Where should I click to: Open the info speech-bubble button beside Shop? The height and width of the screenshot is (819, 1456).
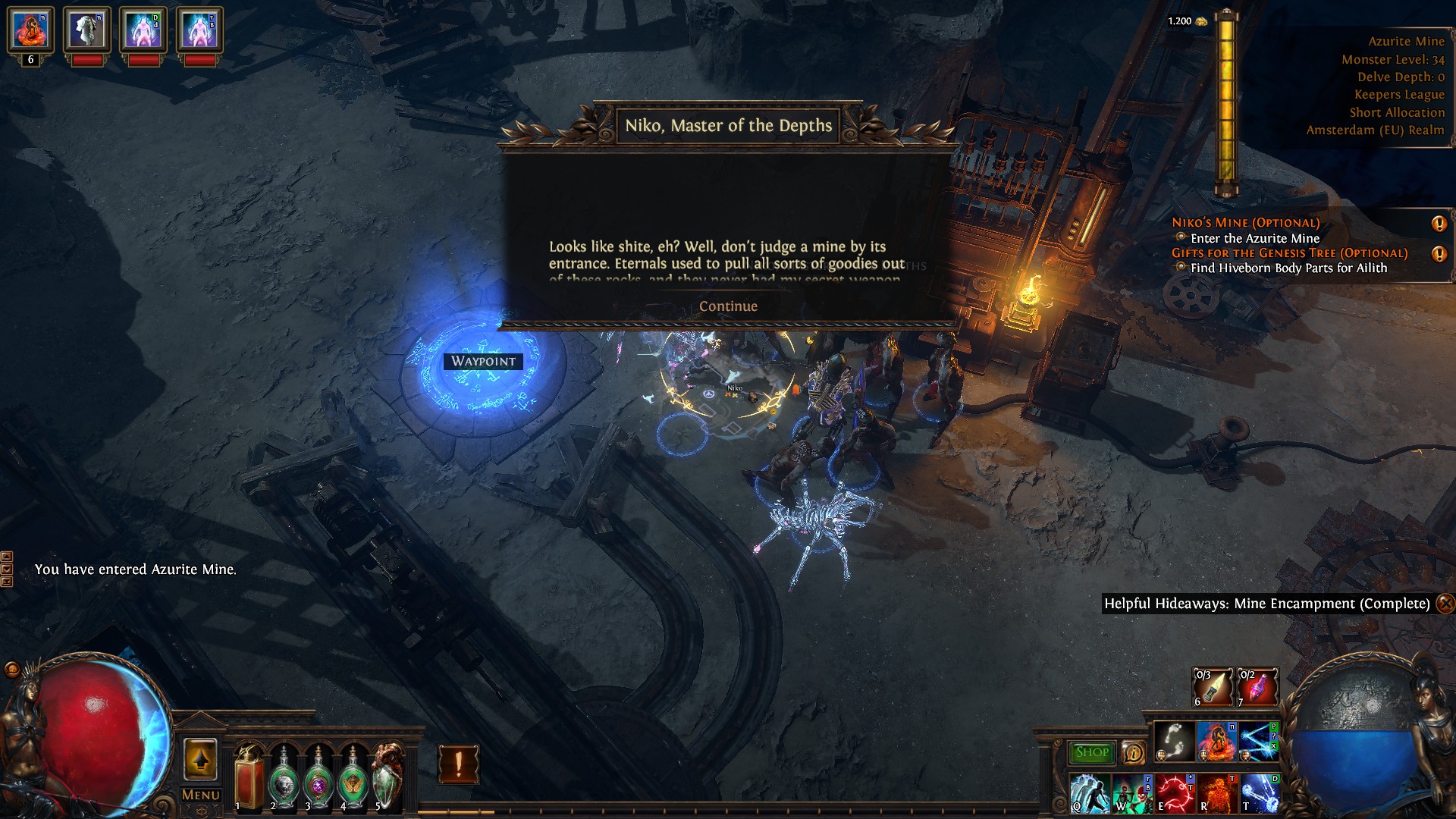click(1133, 752)
